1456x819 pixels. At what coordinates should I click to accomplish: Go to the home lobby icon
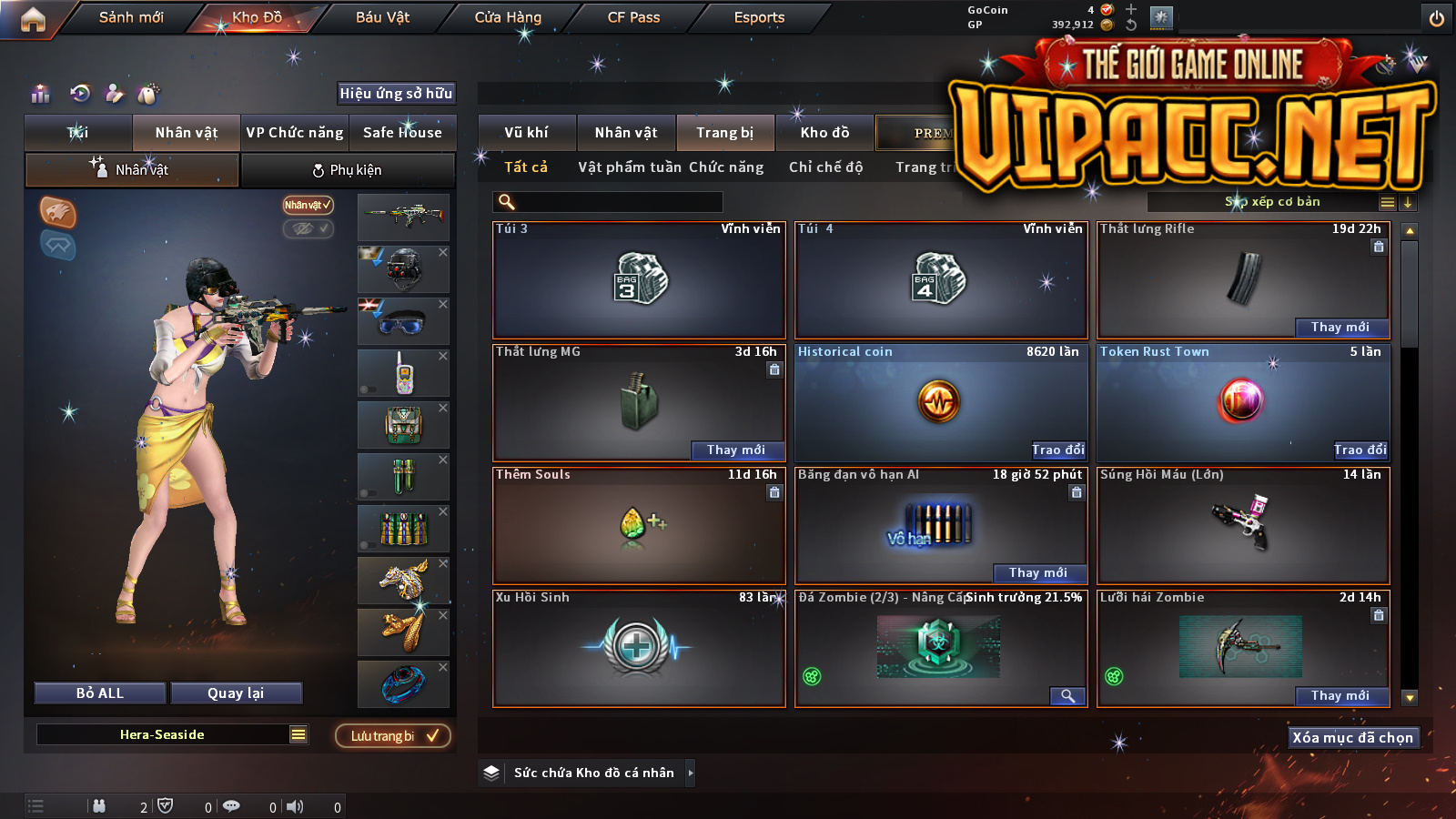coord(33,19)
